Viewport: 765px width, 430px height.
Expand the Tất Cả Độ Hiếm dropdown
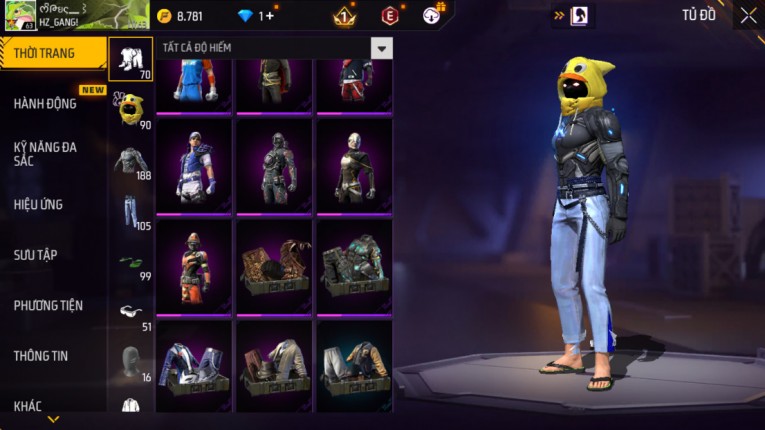(381, 48)
